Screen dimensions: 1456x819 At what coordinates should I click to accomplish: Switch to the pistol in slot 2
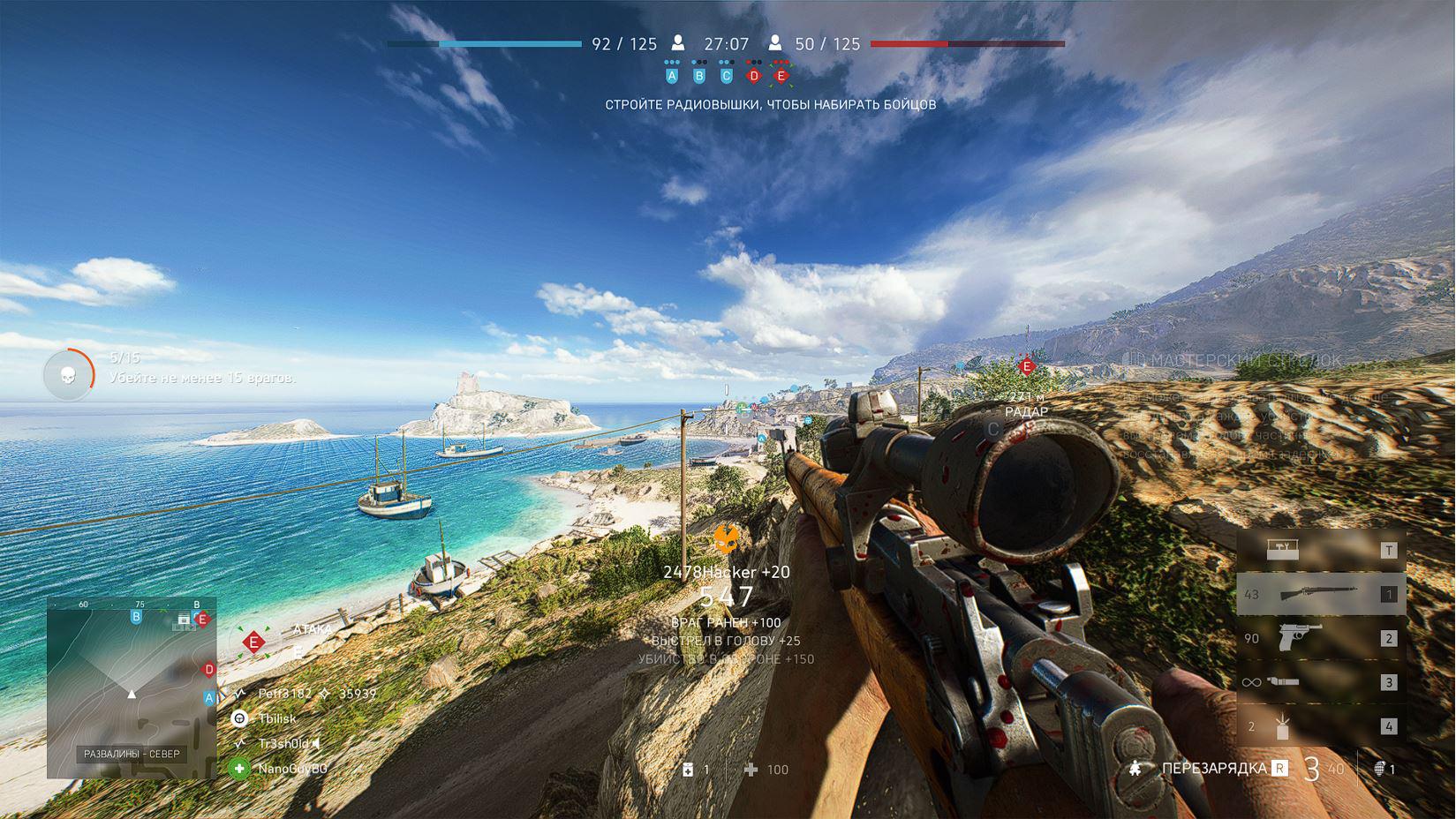(1321, 638)
